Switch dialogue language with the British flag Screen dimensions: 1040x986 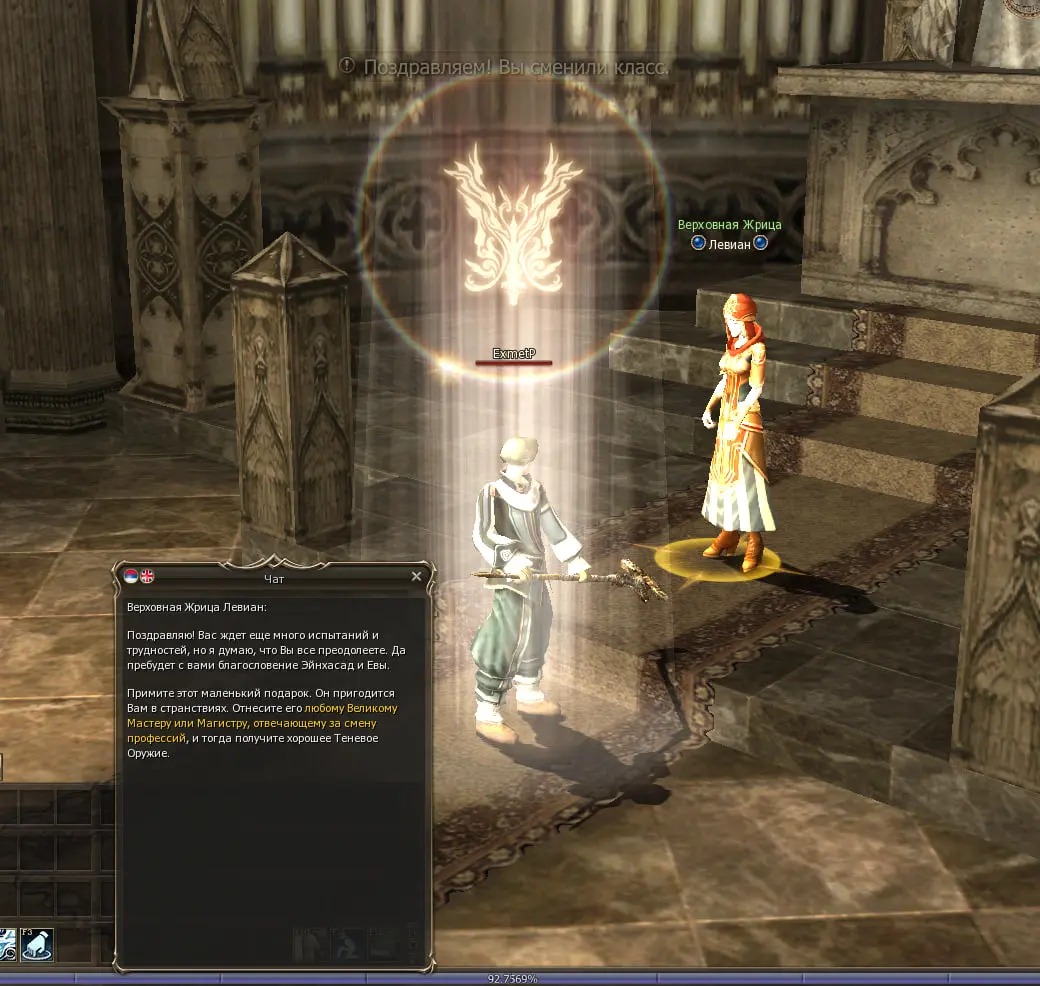pos(147,576)
